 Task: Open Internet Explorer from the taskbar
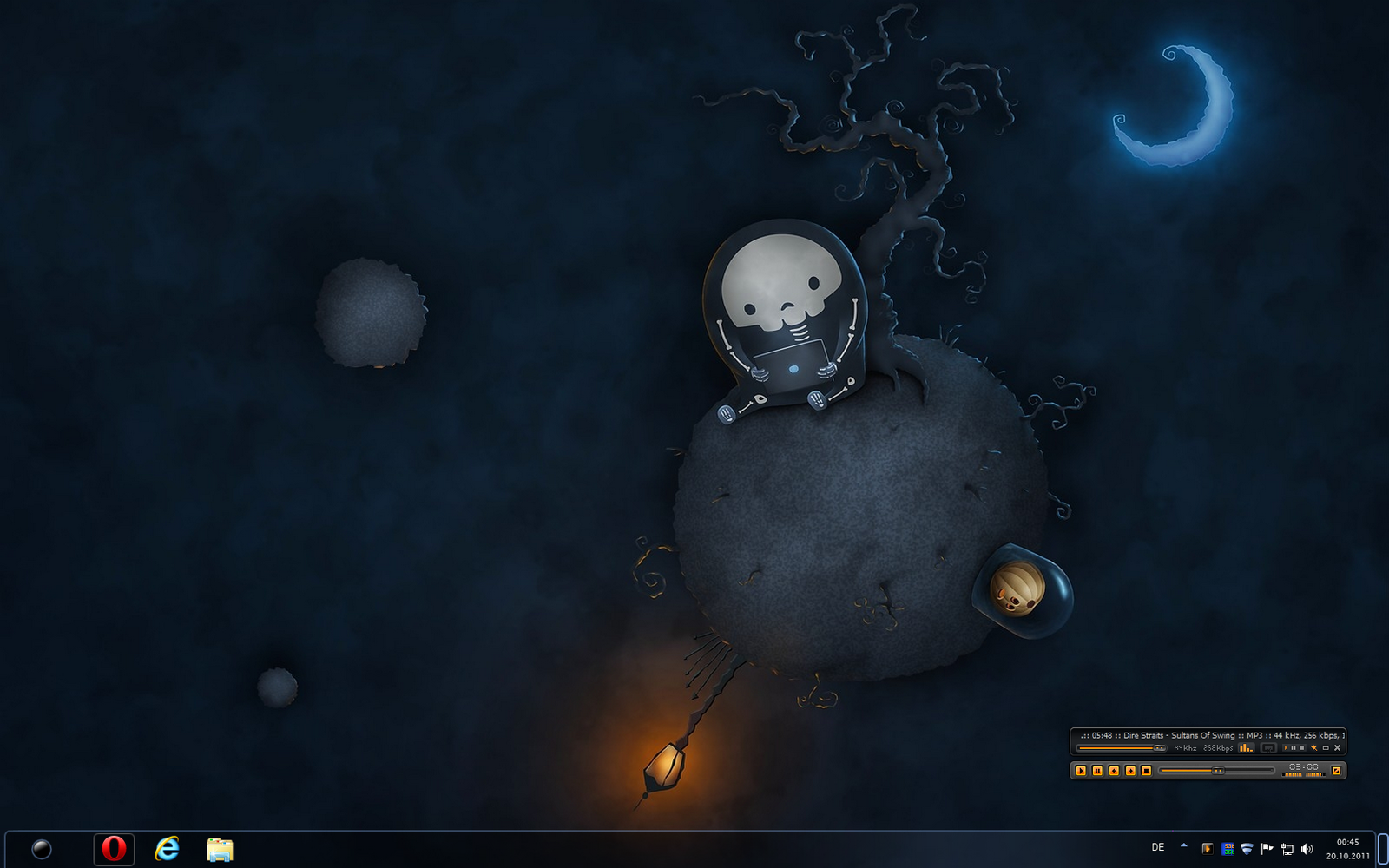167,849
